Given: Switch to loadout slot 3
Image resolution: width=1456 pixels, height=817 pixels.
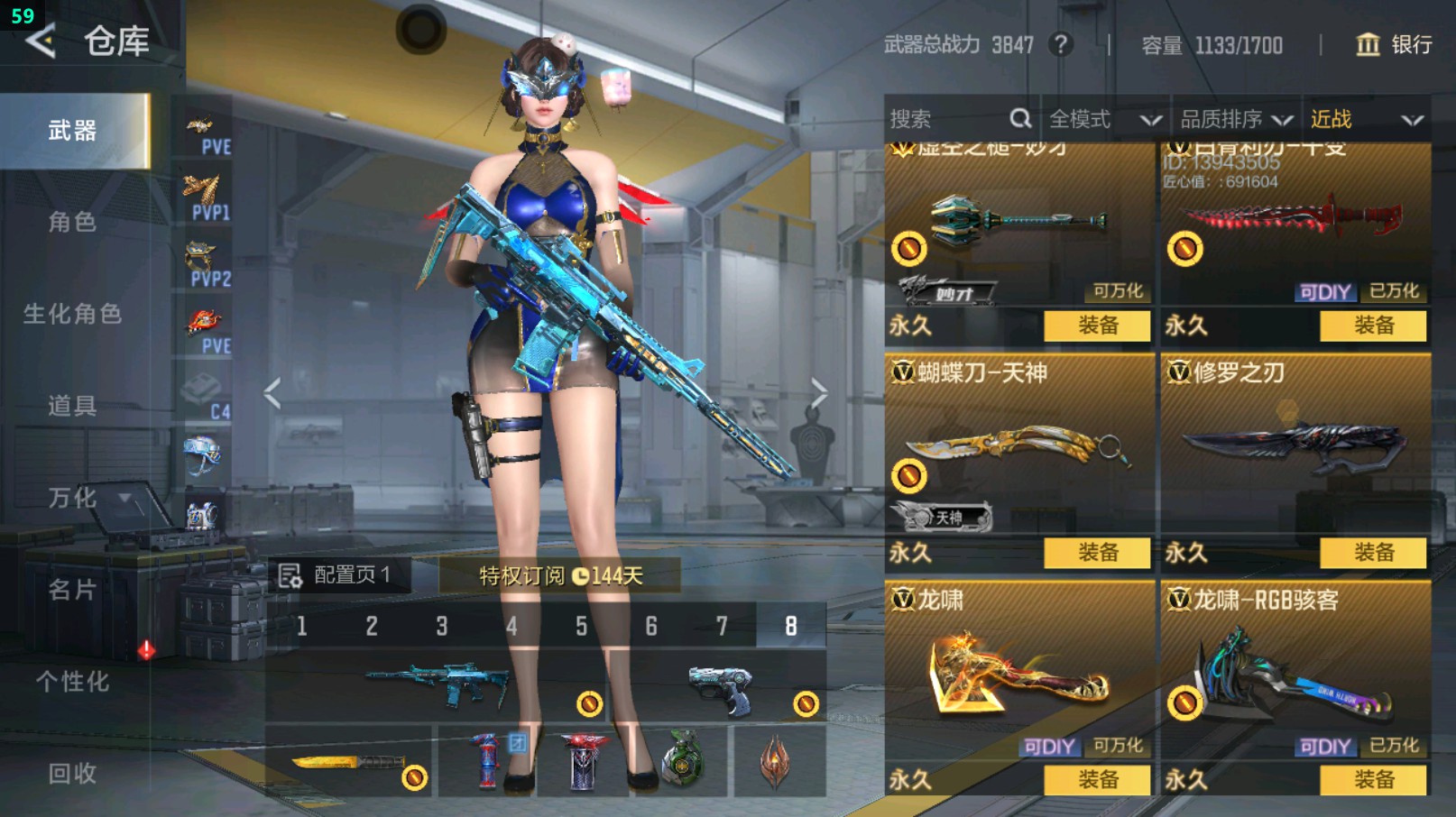Looking at the screenshot, I should pos(442,626).
